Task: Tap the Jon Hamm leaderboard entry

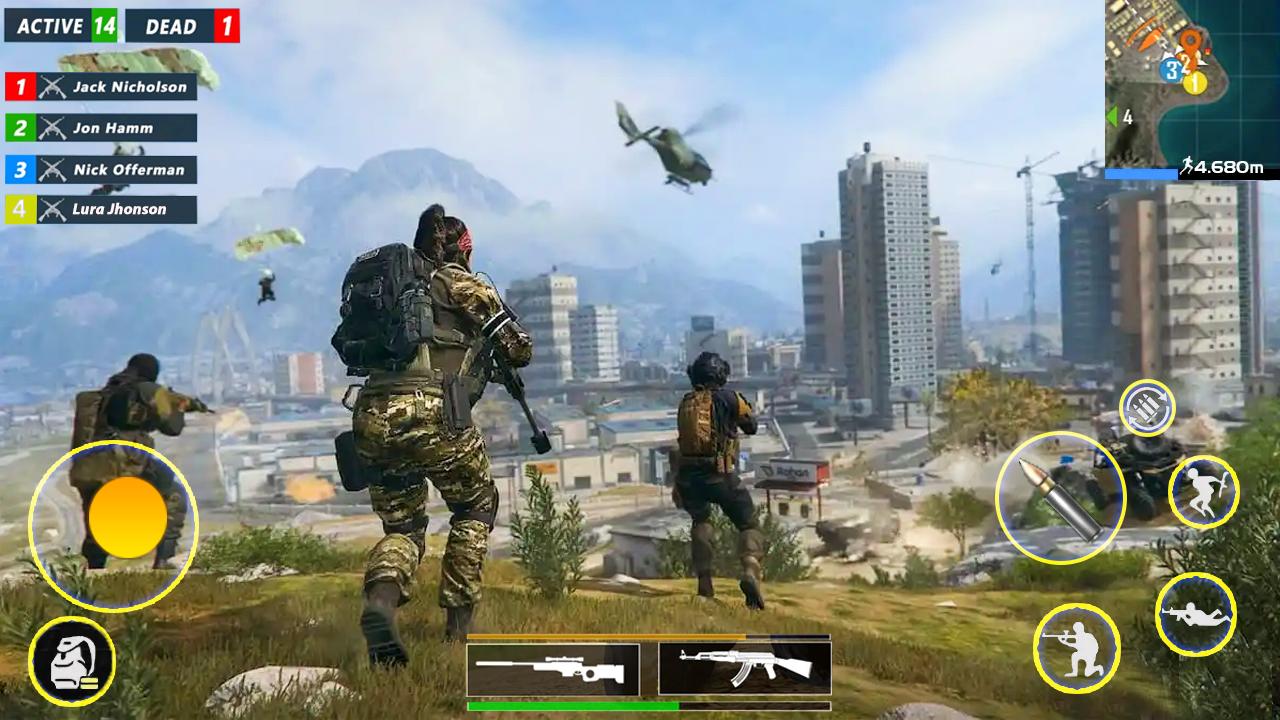Action: pyautogui.click(x=100, y=128)
